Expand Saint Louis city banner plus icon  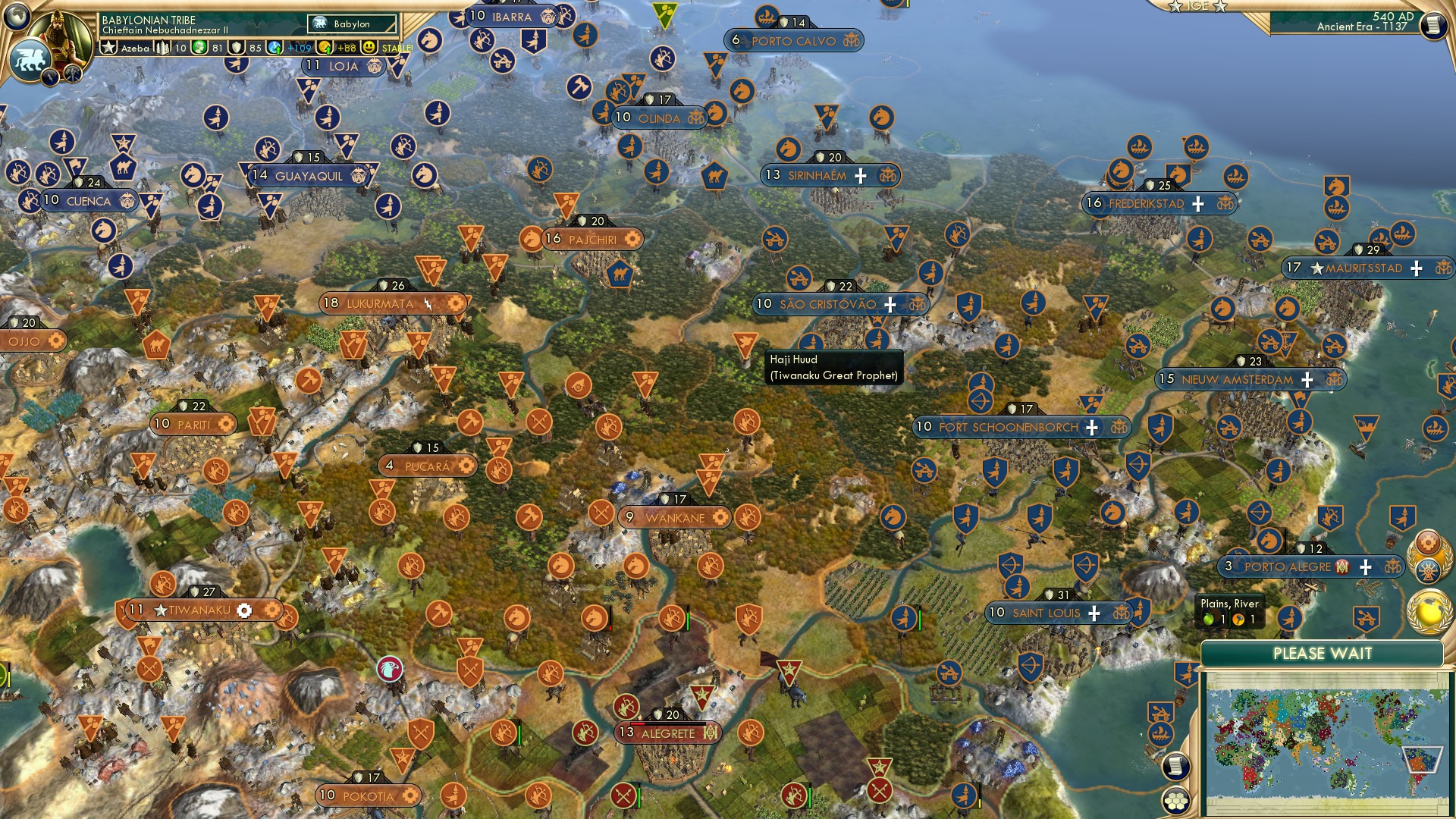point(1094,611)
